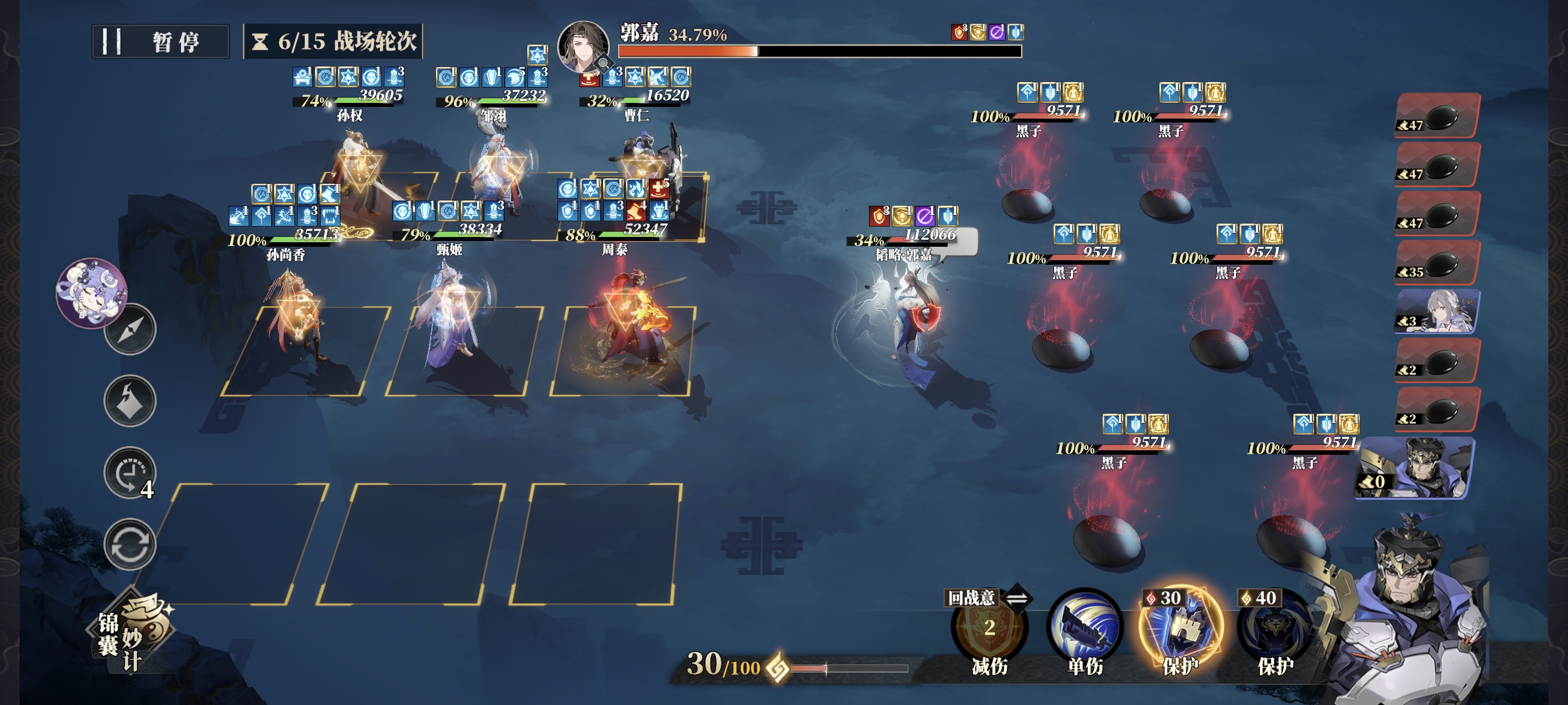Viewport: 1568px width, 705px height.
Task: Select the white-haired girl turn-order card
Action: click(1437, 311)
